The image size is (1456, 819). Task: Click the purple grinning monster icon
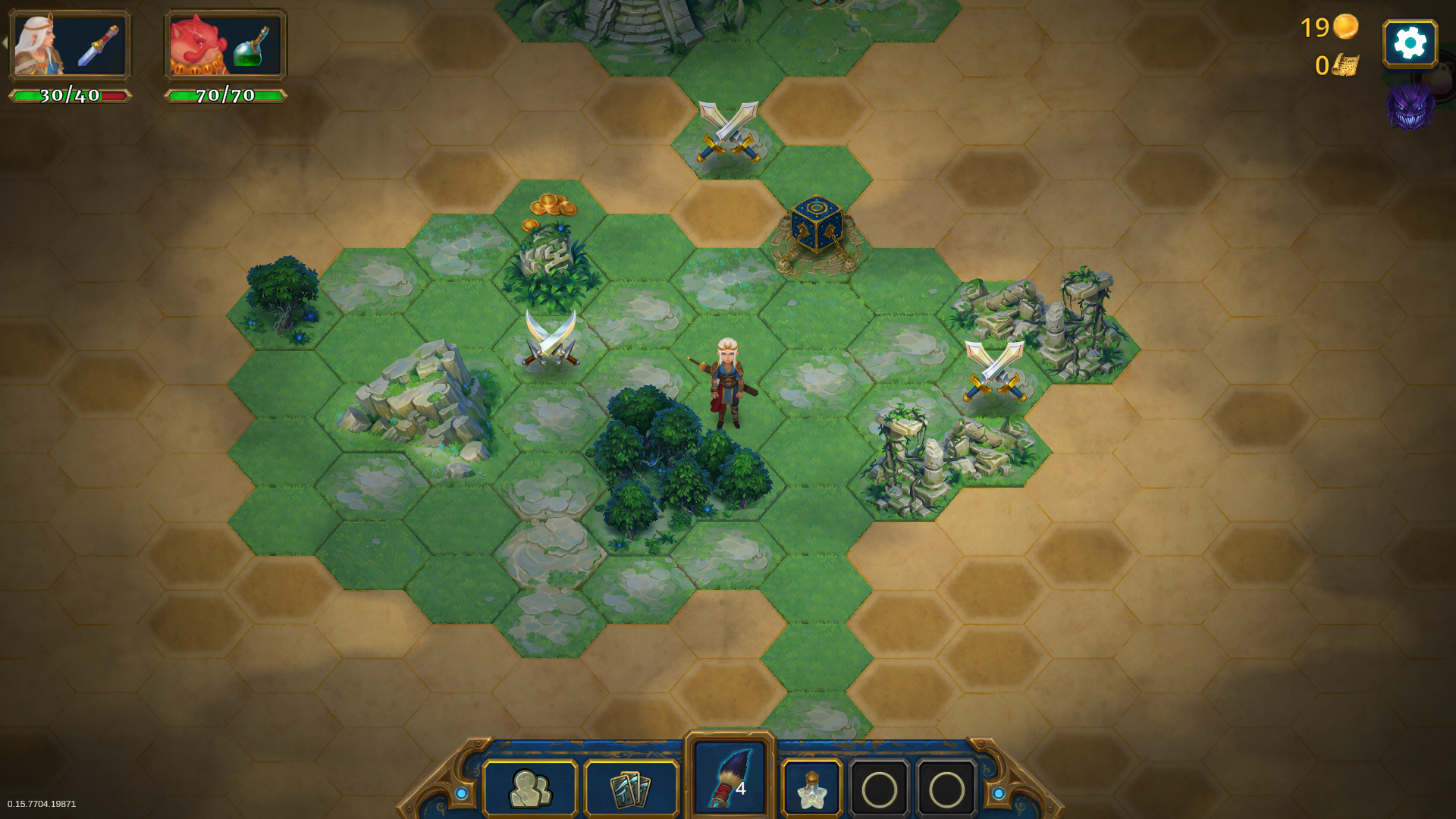pos(1409,107)
